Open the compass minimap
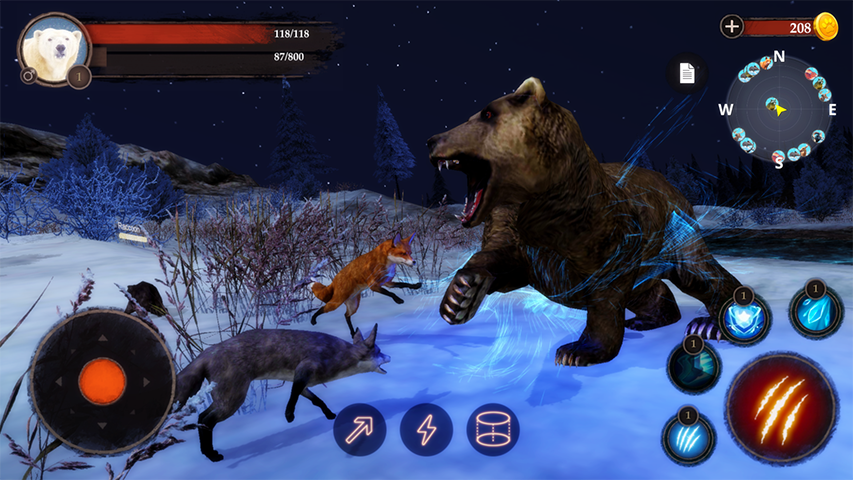 (x=778, y=108)
